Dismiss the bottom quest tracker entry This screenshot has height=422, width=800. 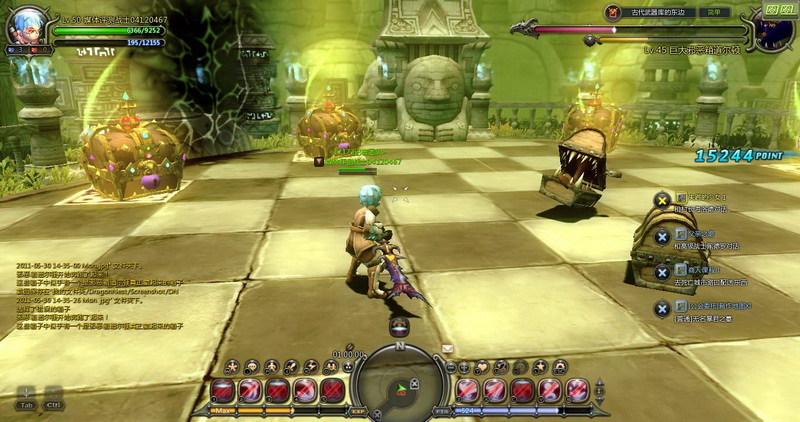(x=661, y=308)
